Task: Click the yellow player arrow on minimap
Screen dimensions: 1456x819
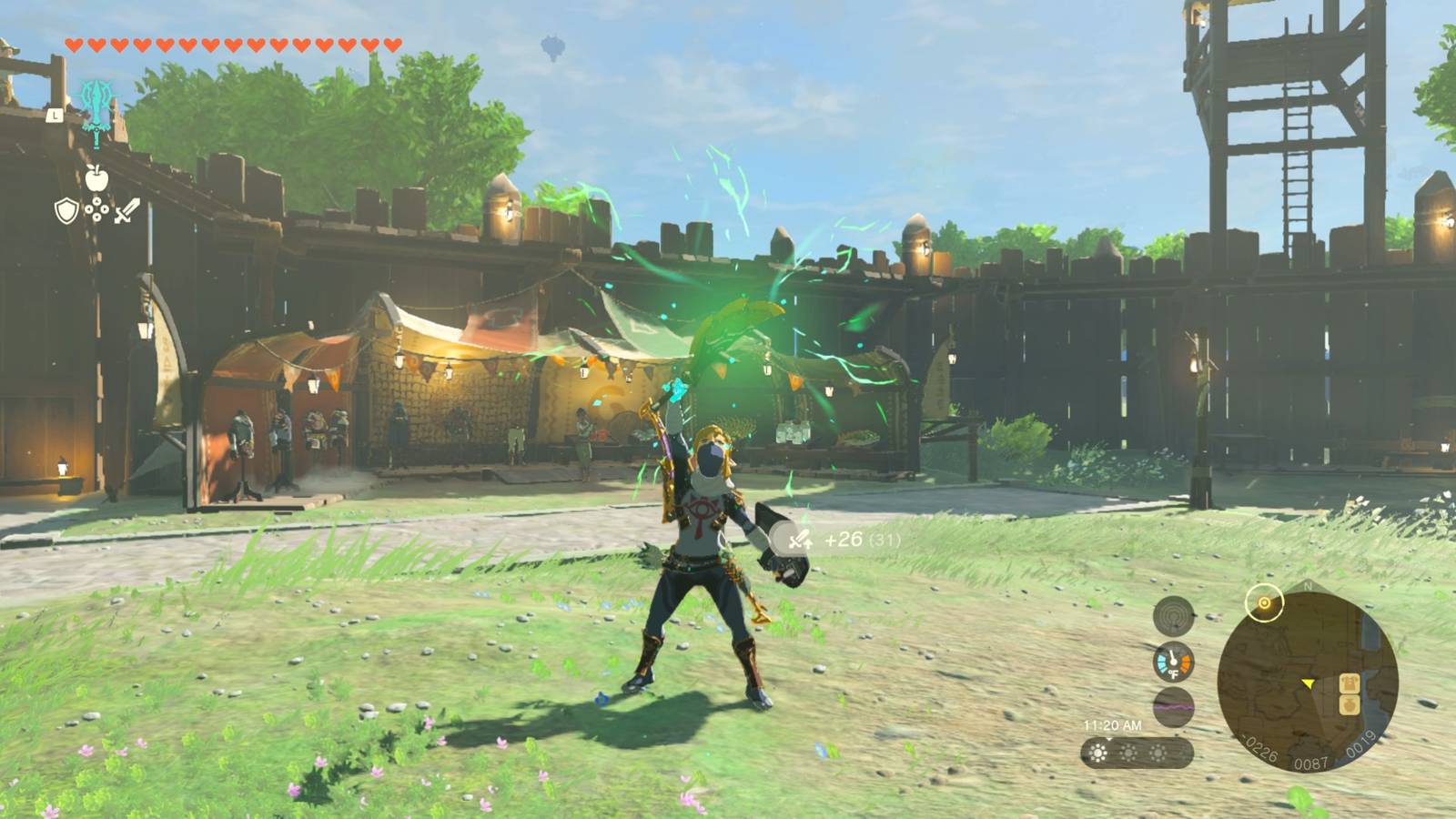Action: (x=1309, y=684)
